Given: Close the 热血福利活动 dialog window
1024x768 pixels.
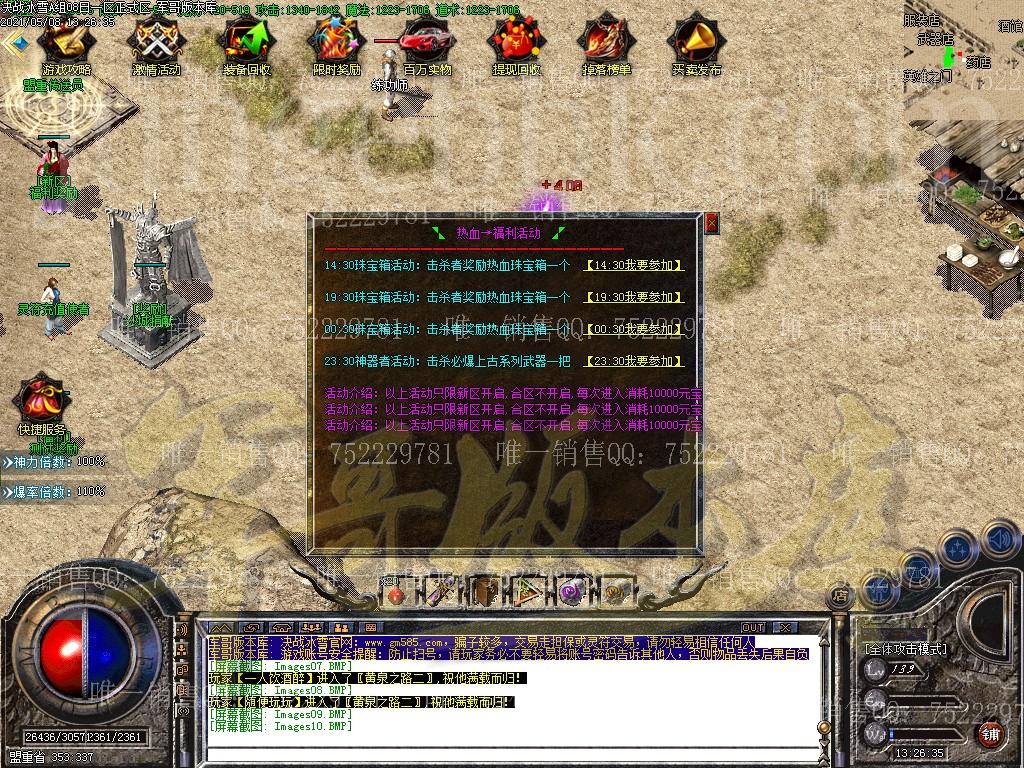Looking at the screenshot, I should click(711, 222).
